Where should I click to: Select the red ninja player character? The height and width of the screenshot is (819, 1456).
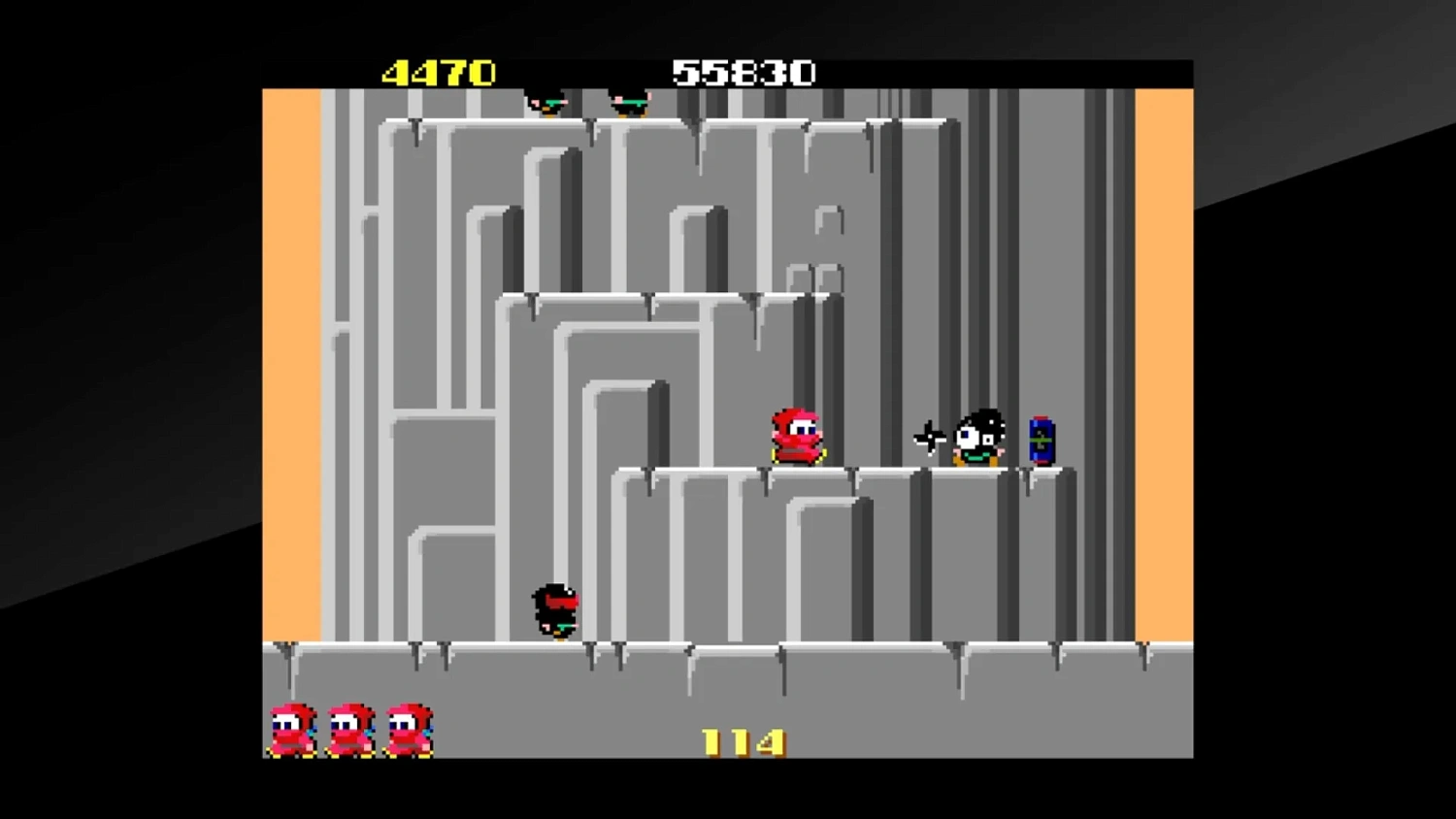(796, 435)
